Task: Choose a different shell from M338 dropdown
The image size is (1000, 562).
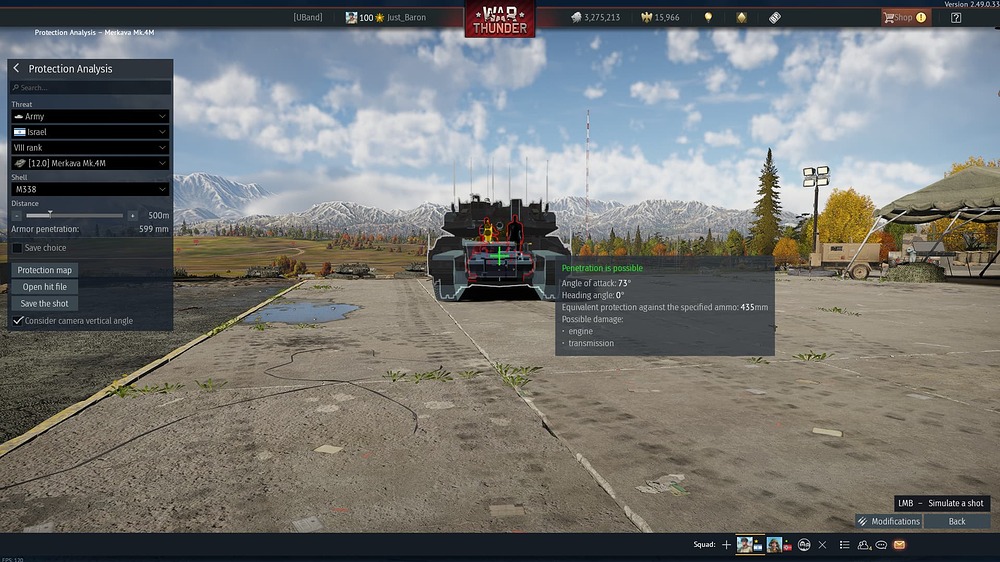Action: pyautogui.click(x=90, y=189)
